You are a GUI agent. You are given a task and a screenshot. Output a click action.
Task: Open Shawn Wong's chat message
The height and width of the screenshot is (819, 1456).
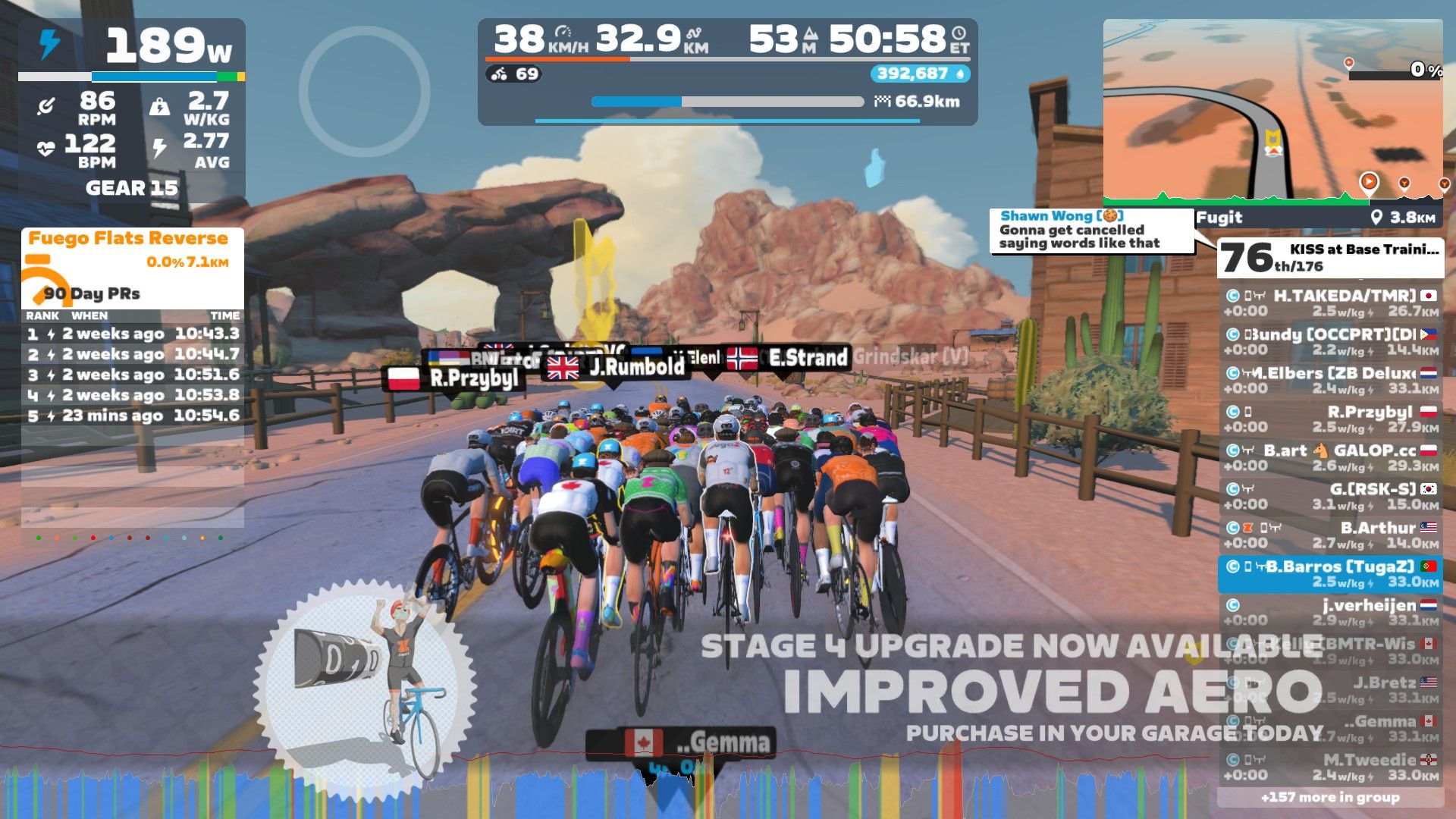click(x=1090, y=230)
